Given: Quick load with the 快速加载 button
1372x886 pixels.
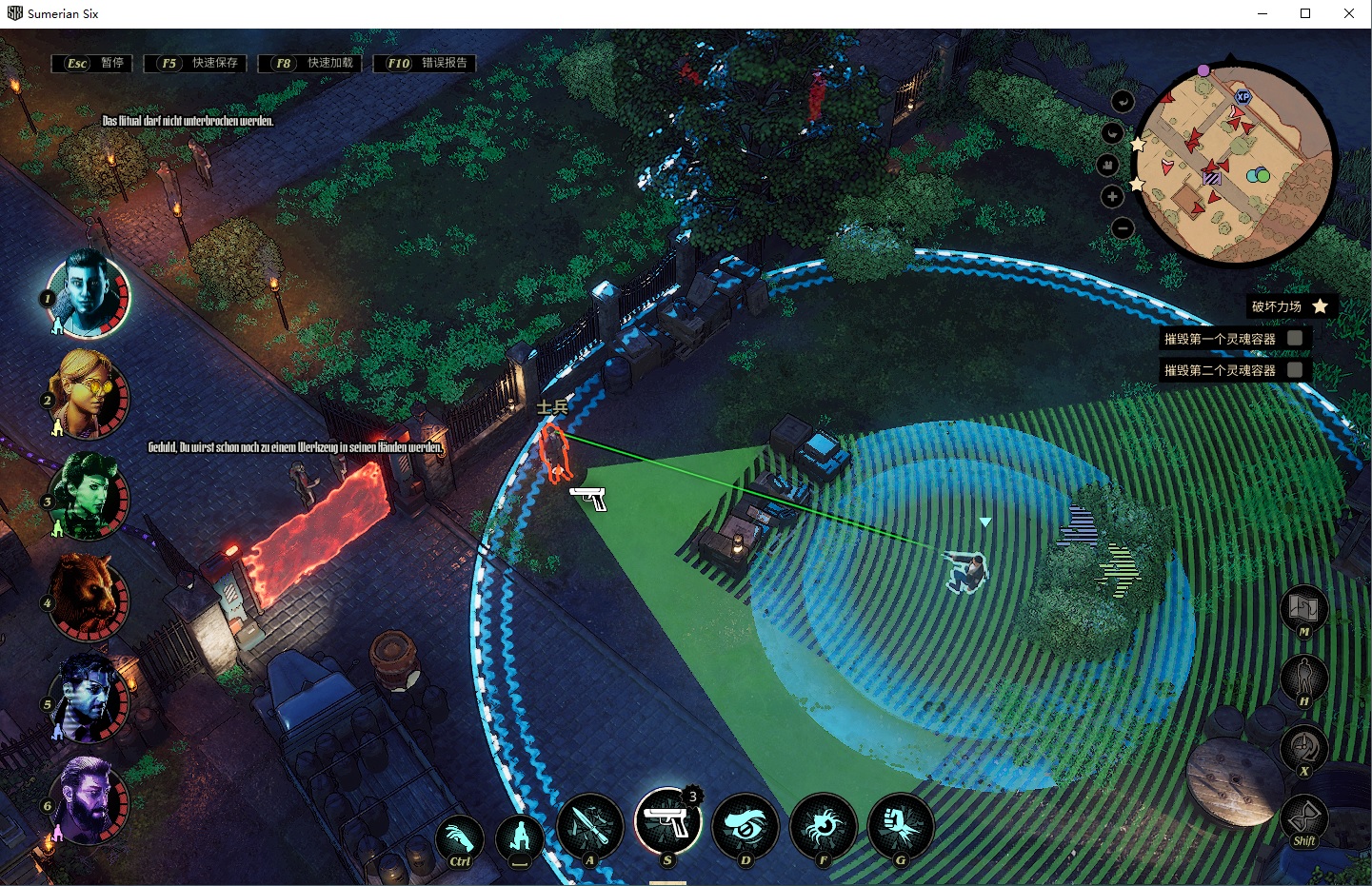Looking at the screenshot, I should [x=311, y=63].
